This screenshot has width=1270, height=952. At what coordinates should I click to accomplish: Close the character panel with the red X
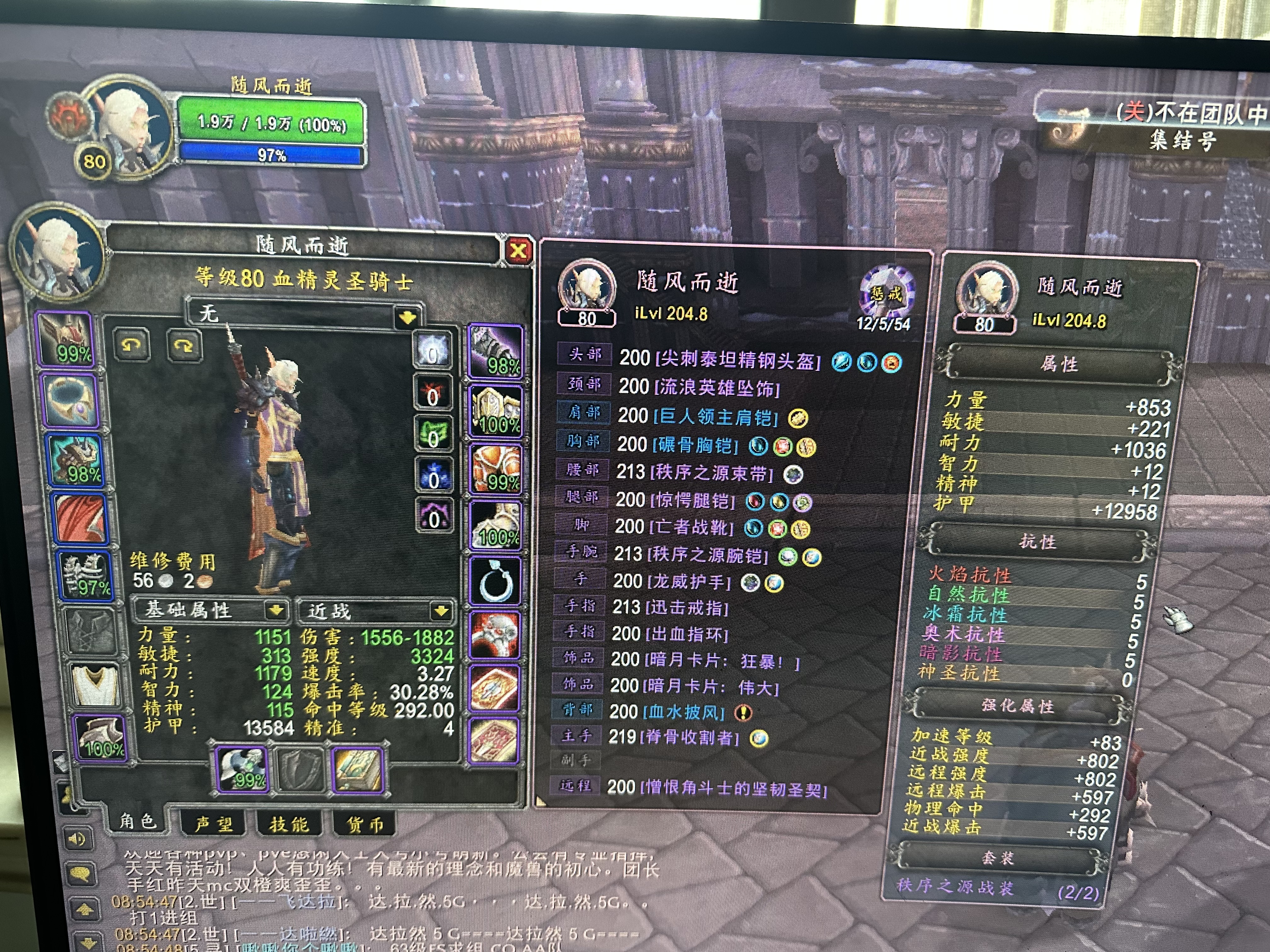click(x=518, y=251)
